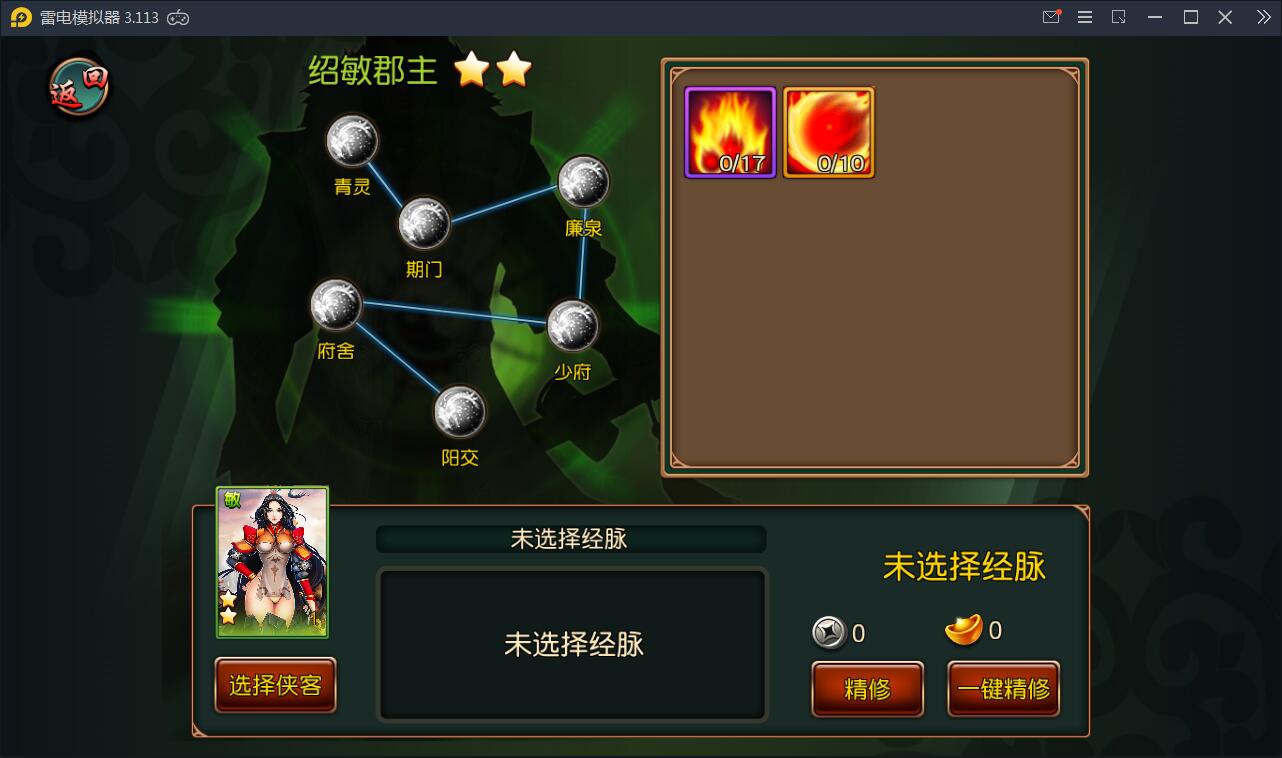Click the 廉泉 meridian node

point(583,183)
